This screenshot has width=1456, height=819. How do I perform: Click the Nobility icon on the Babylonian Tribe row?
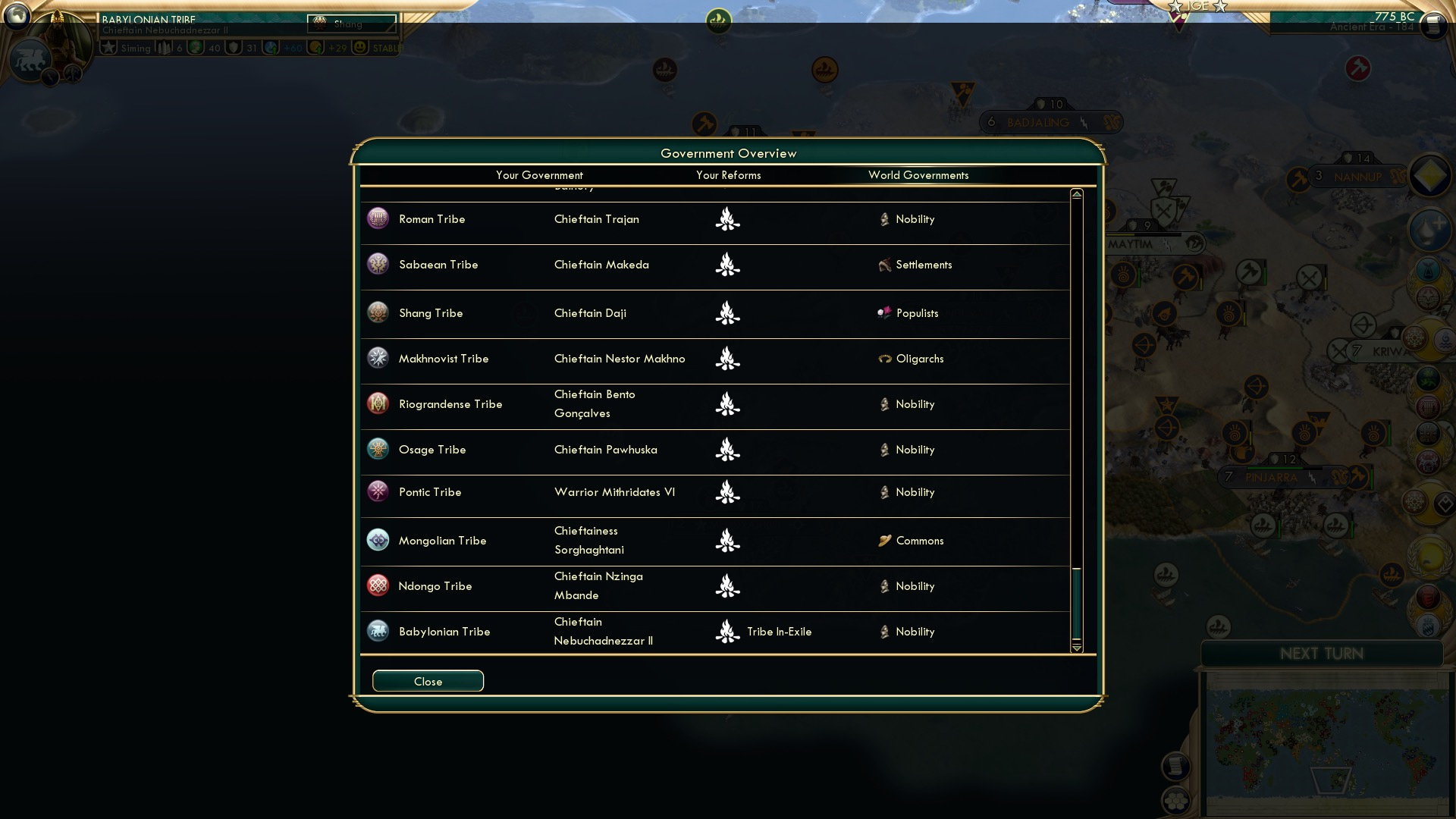(884, 631)
